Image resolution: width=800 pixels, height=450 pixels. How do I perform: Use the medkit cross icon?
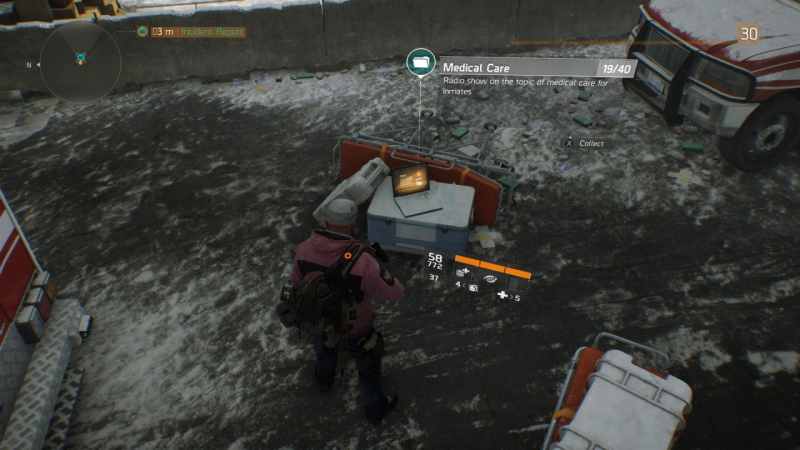pyautogui.click(x=503, y=296)
